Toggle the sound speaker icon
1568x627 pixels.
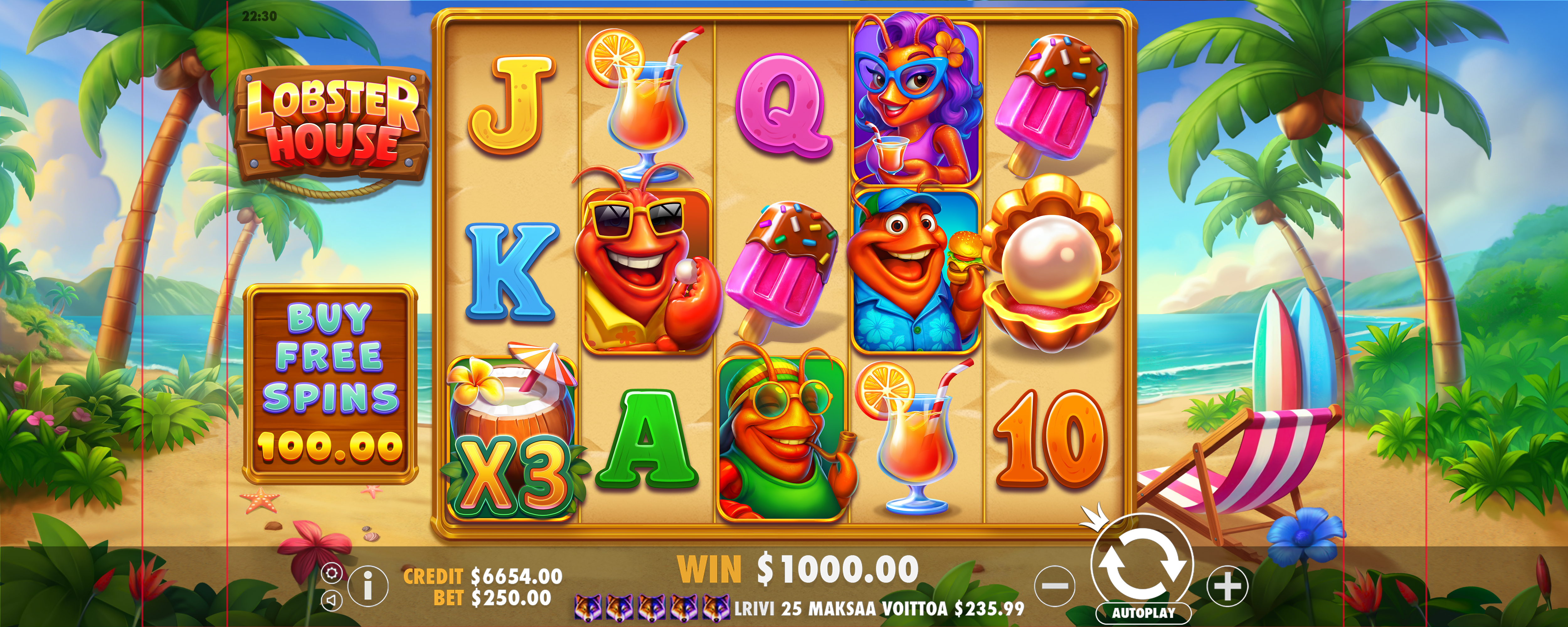331,600
